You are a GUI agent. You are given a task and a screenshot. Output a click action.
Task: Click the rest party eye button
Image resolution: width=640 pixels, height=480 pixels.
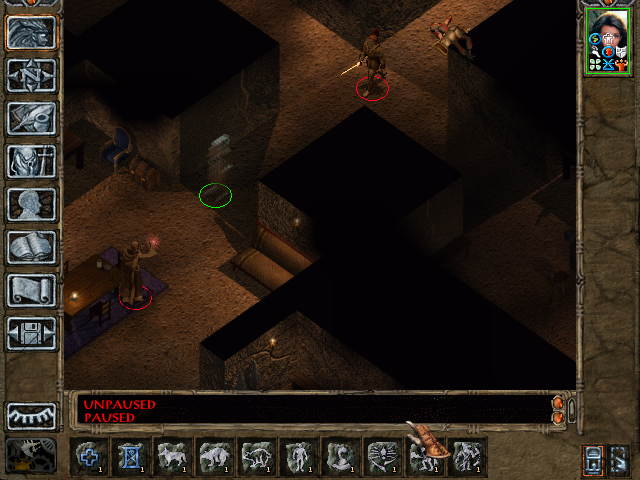(32, 416)
